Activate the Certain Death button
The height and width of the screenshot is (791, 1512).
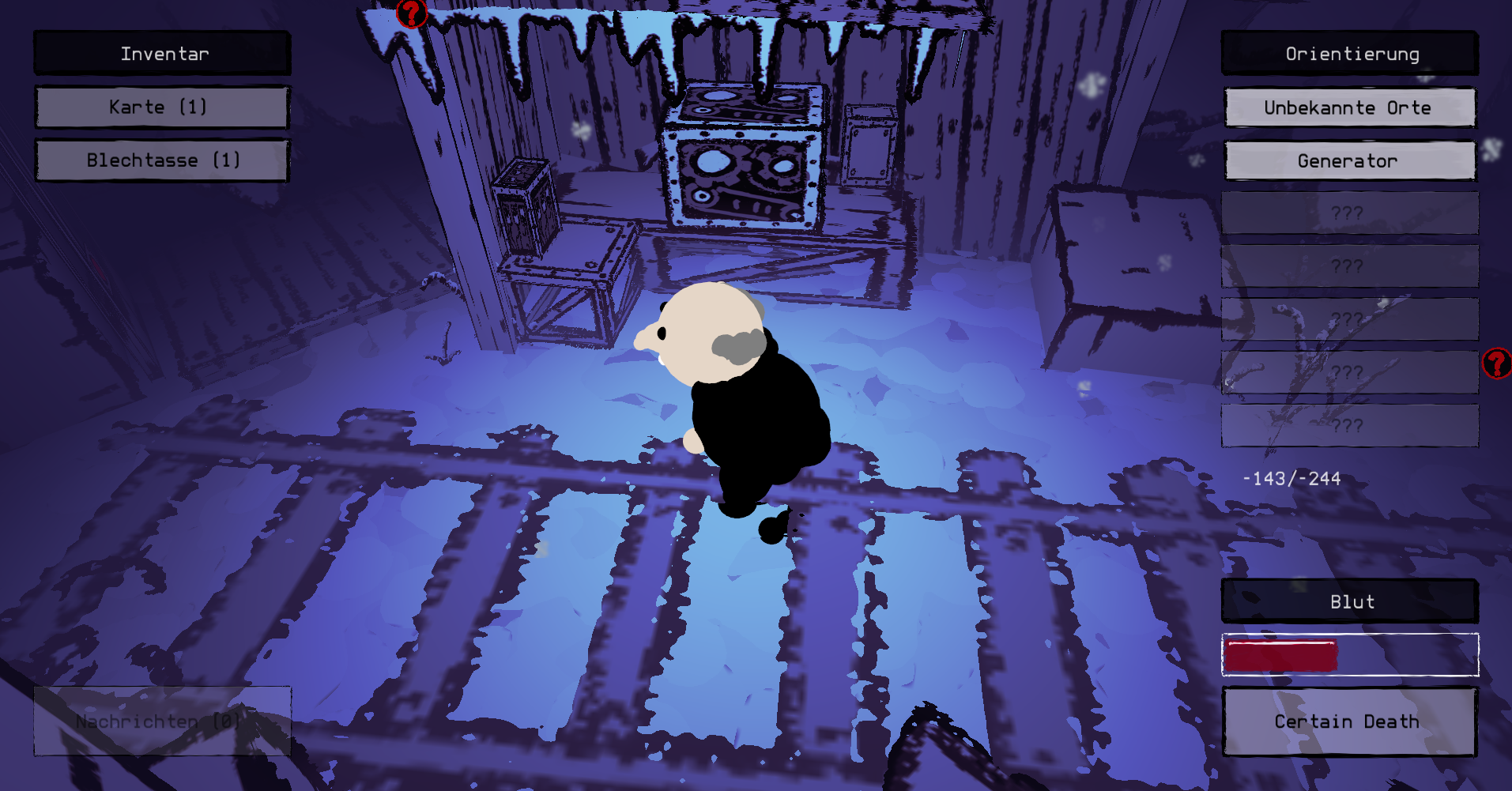tap(1349, 721)
